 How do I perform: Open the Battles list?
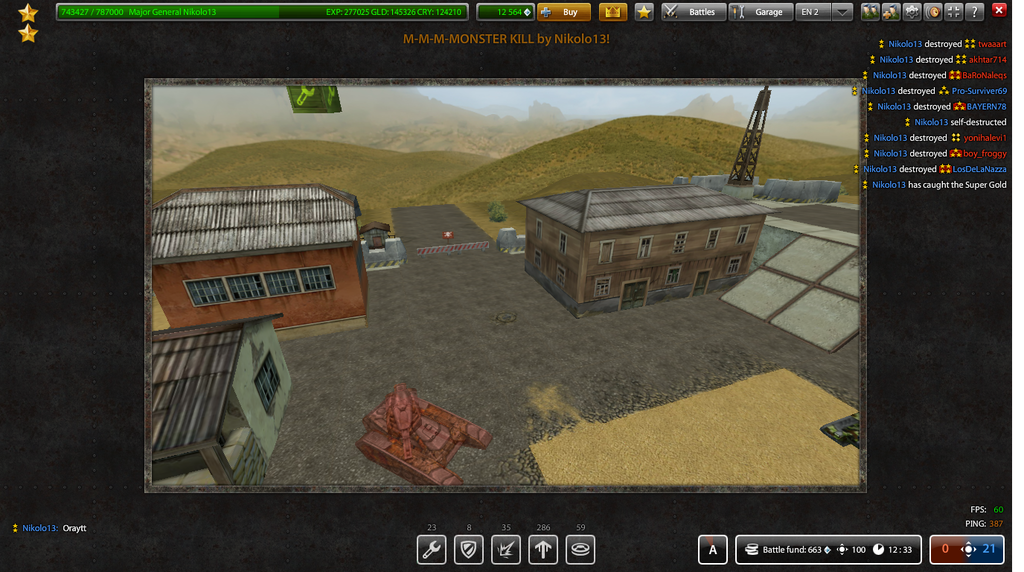(692, 12)
